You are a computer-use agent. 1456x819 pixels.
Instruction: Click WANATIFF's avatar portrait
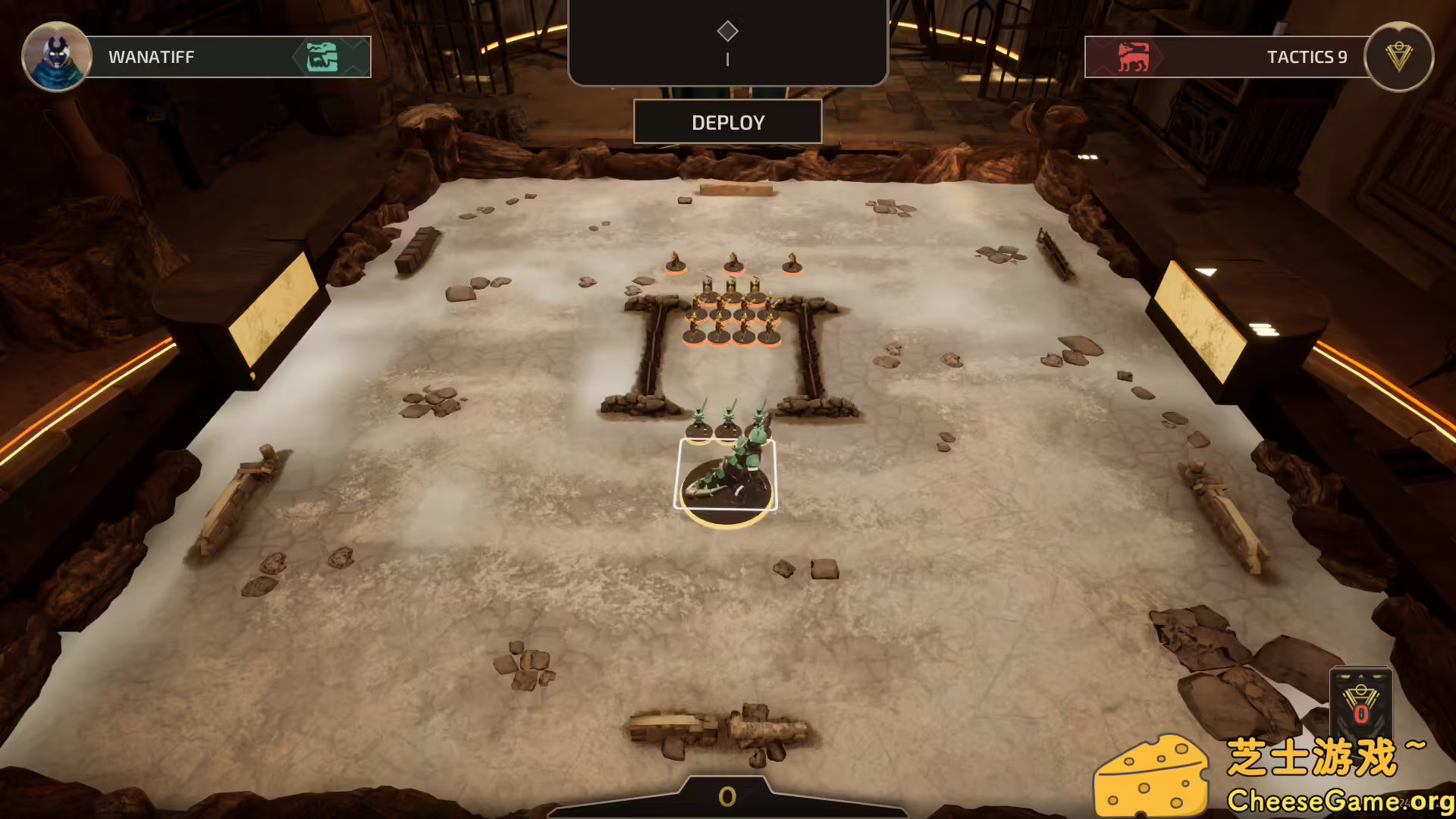[57, 57]
